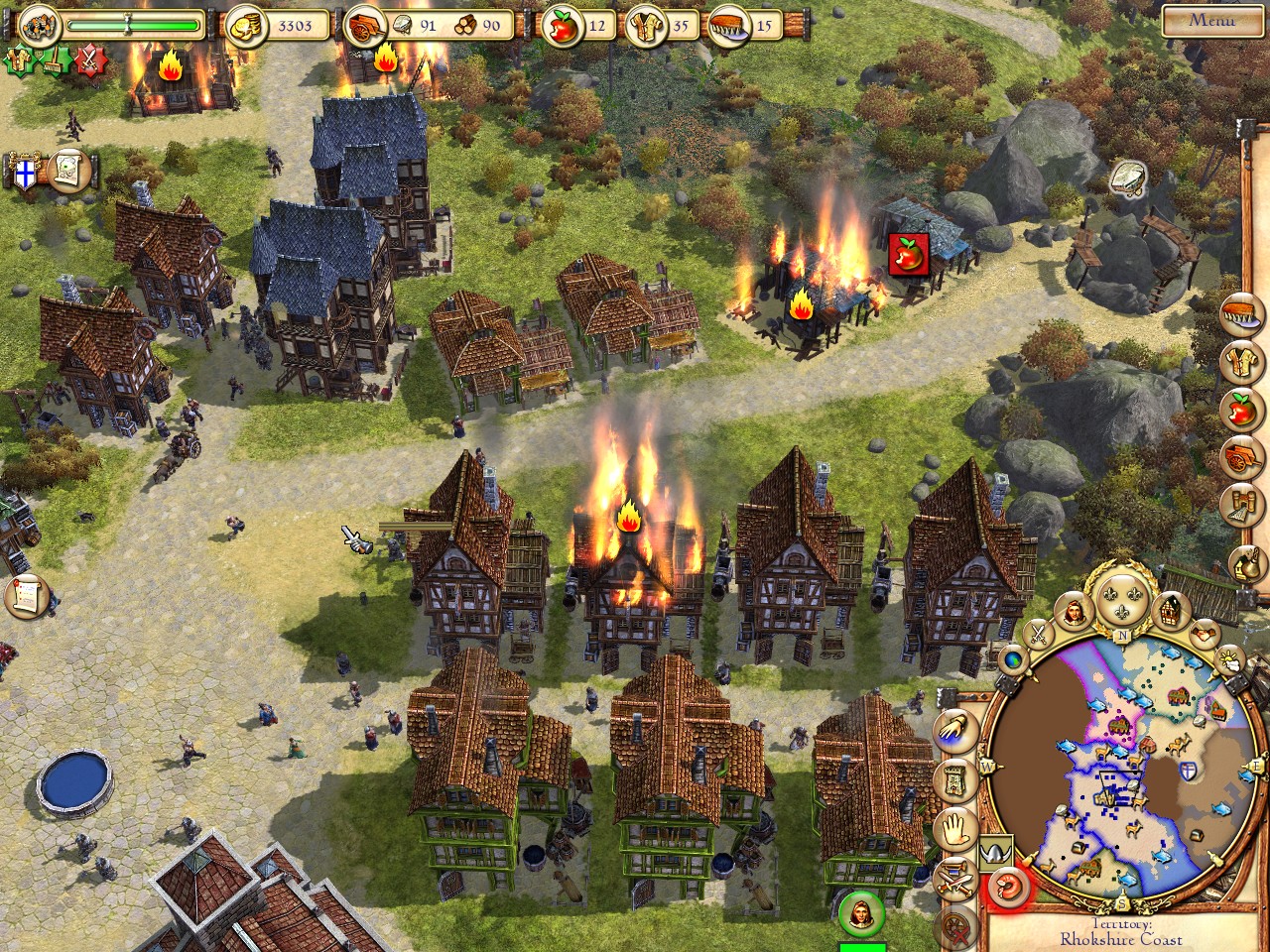Select the knight portrait at the bottom edge

[x=861, y=913]
